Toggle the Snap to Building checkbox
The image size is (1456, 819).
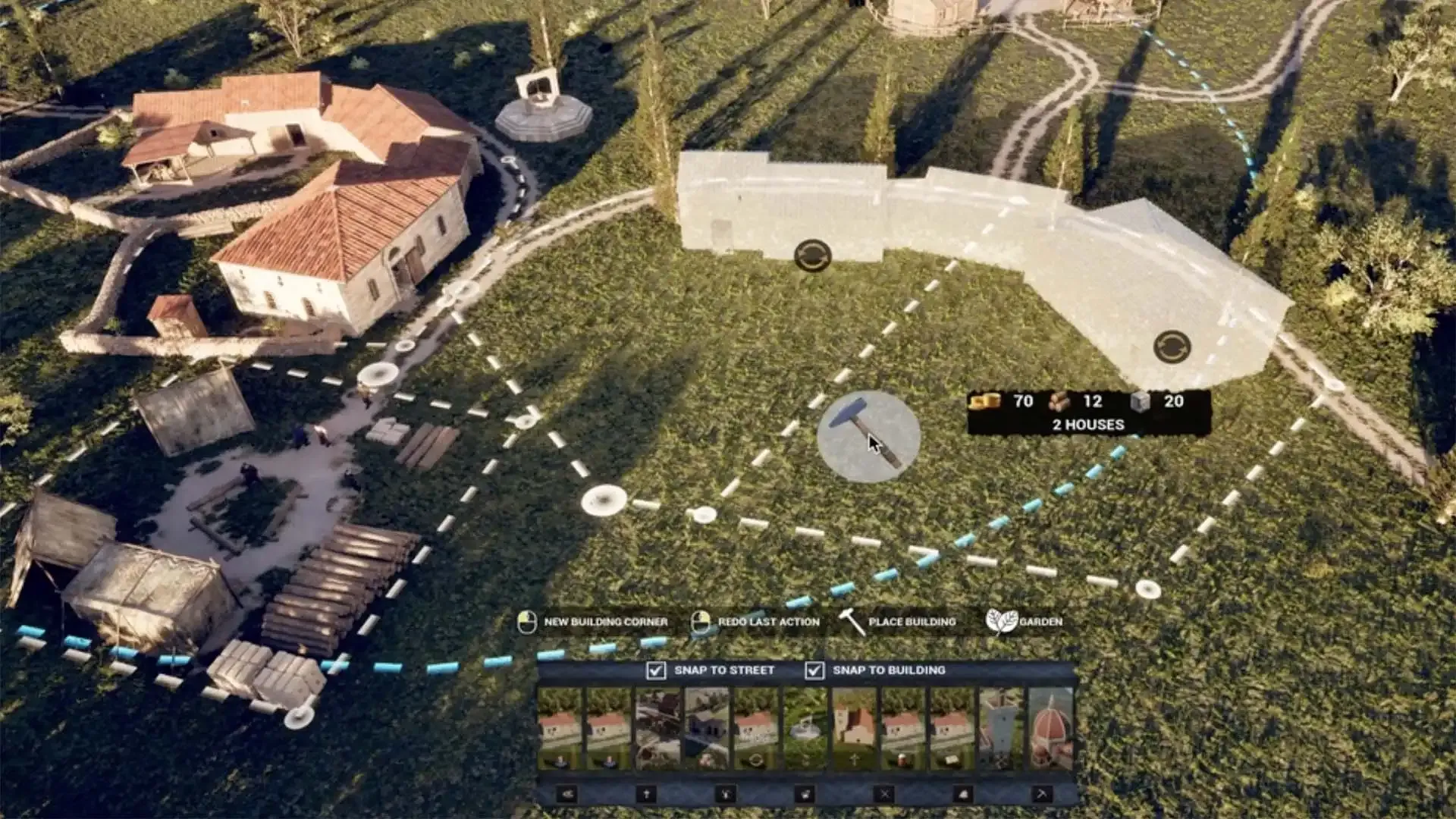[x=814, y=670]
